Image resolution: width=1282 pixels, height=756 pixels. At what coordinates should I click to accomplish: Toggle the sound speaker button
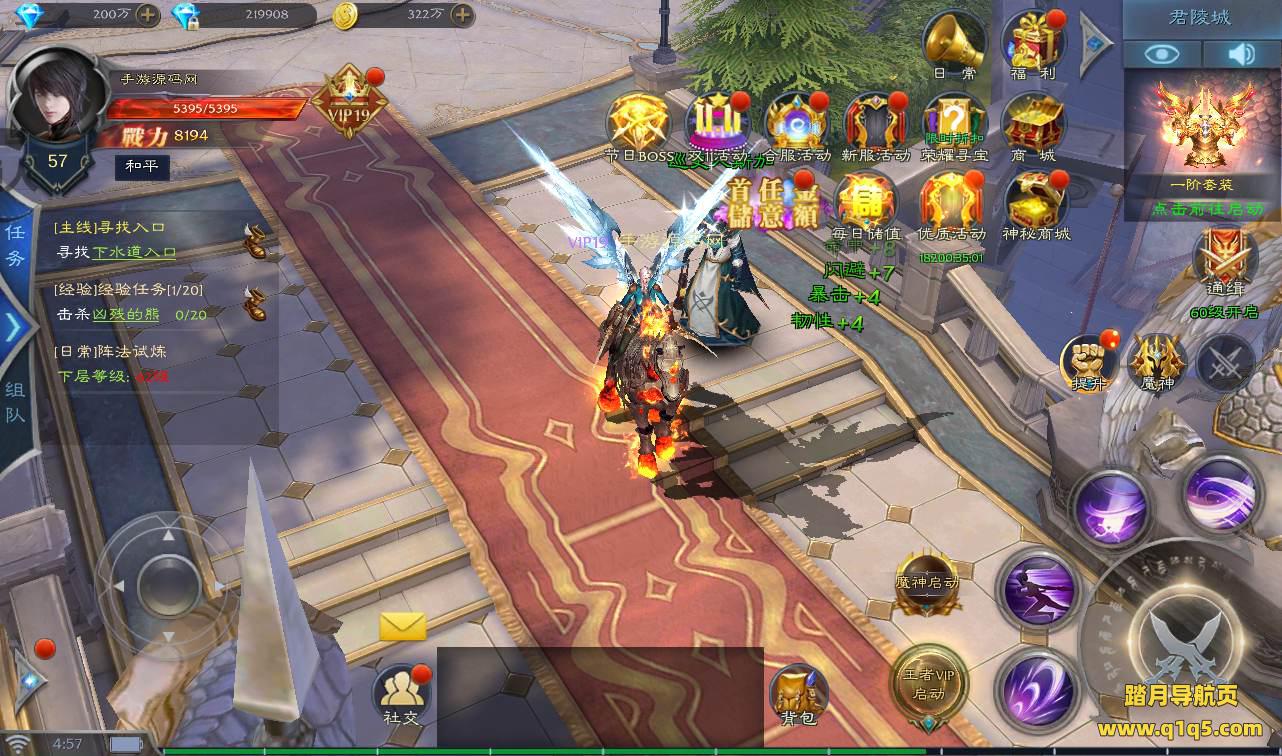point(1242,54)
